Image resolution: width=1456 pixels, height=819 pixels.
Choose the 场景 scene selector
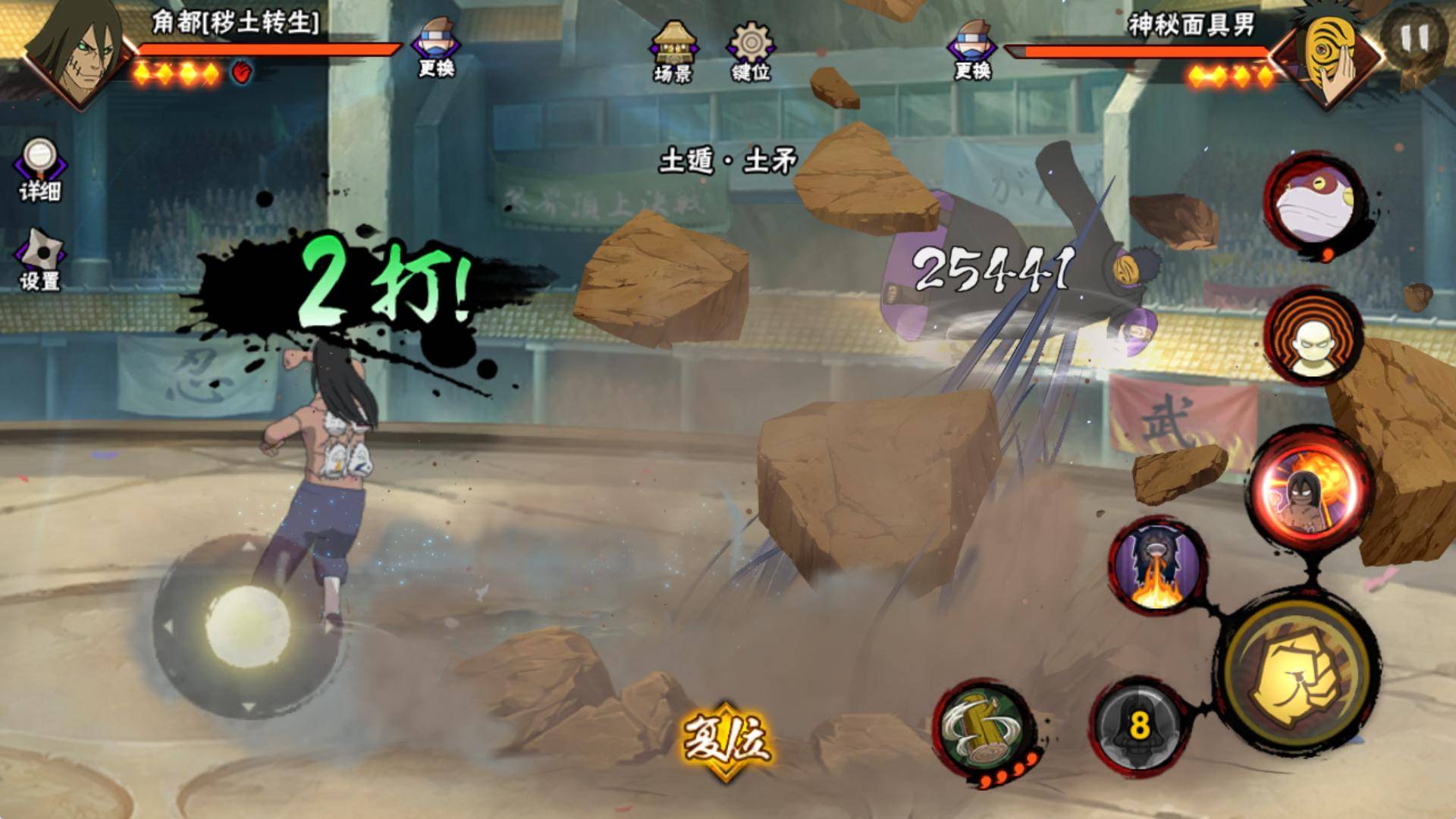tap(672, 50)
